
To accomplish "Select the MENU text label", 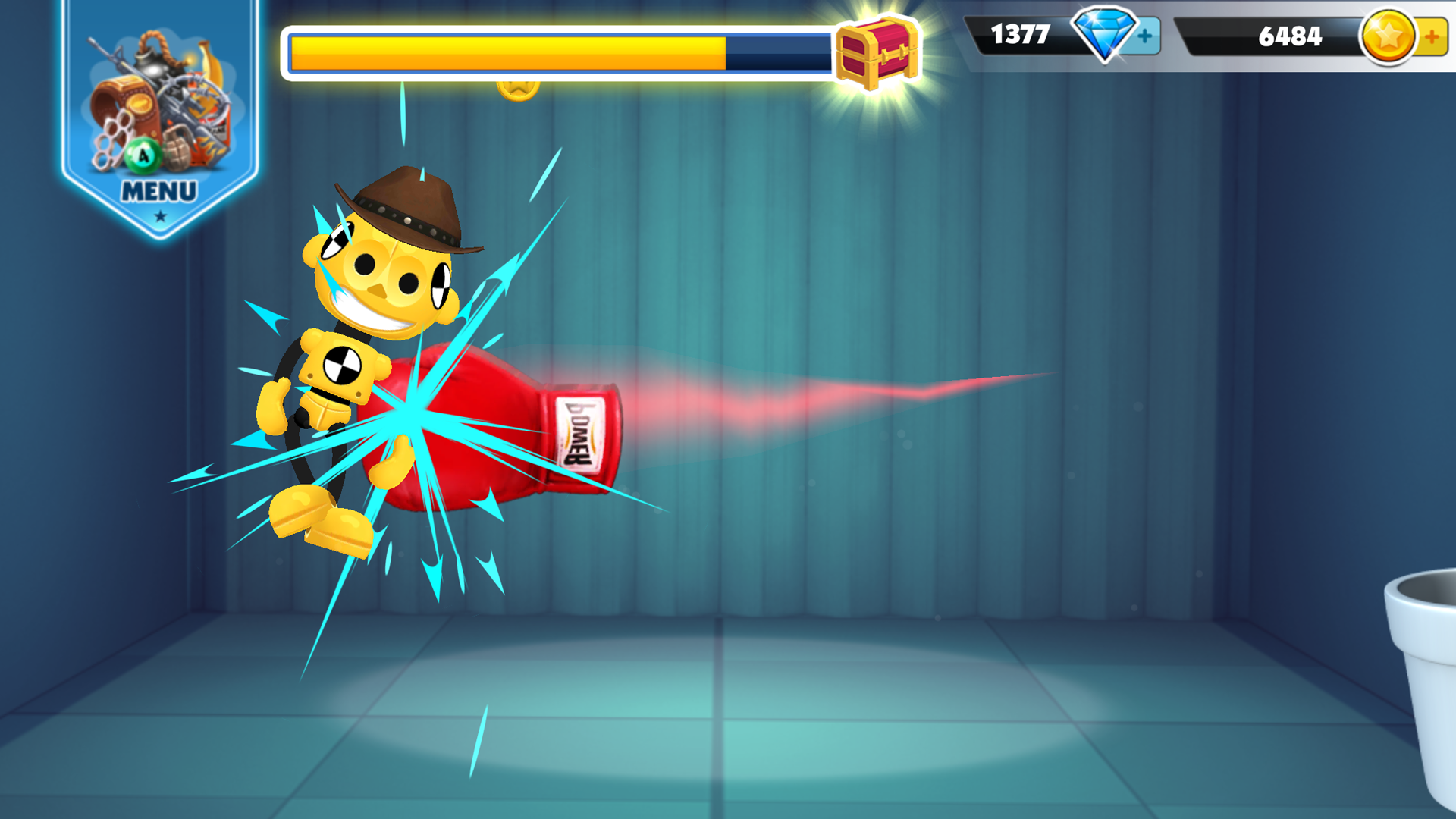I will coord(158,191).
